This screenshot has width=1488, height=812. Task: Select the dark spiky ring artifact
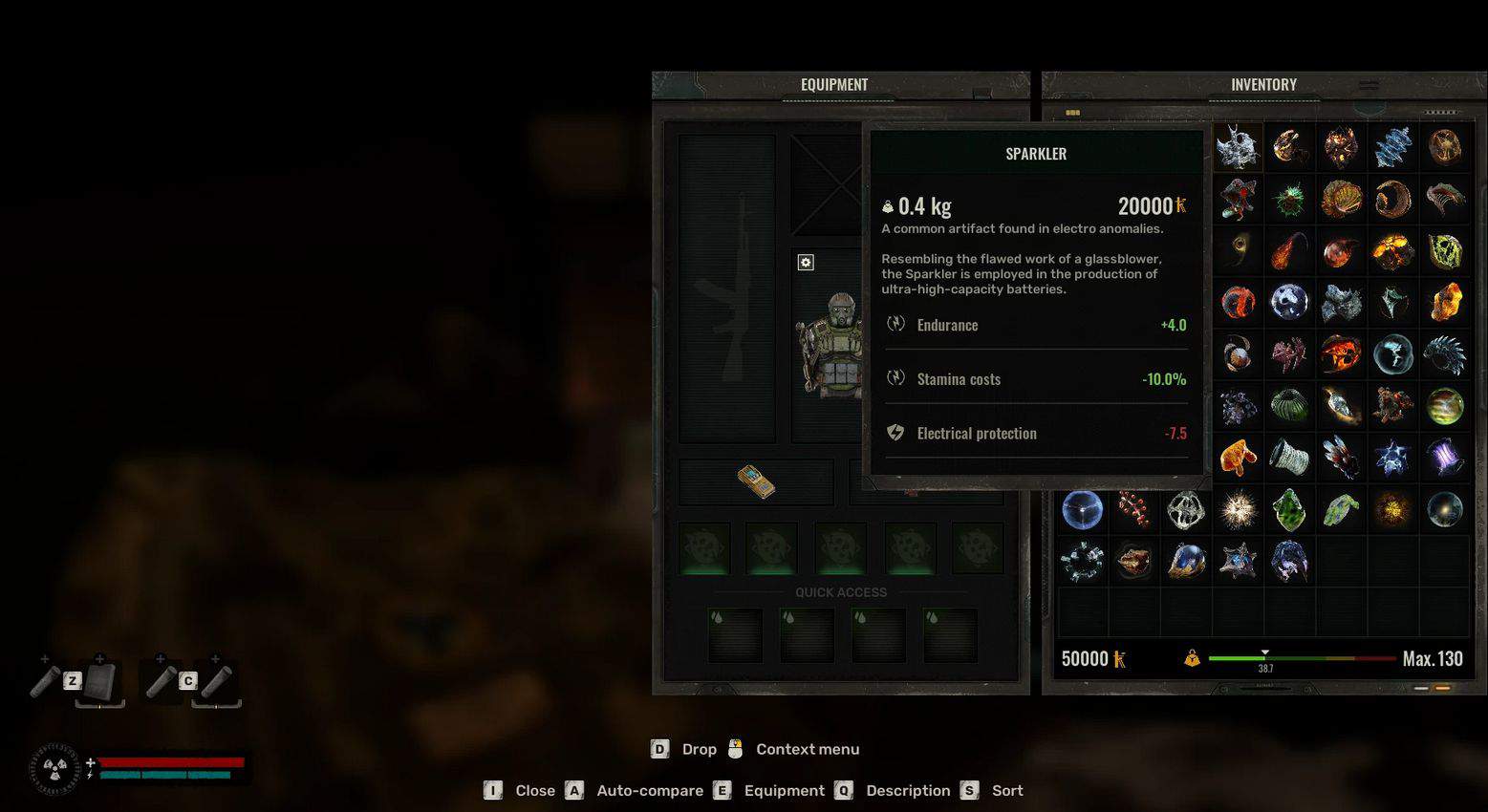[1444, 355]
